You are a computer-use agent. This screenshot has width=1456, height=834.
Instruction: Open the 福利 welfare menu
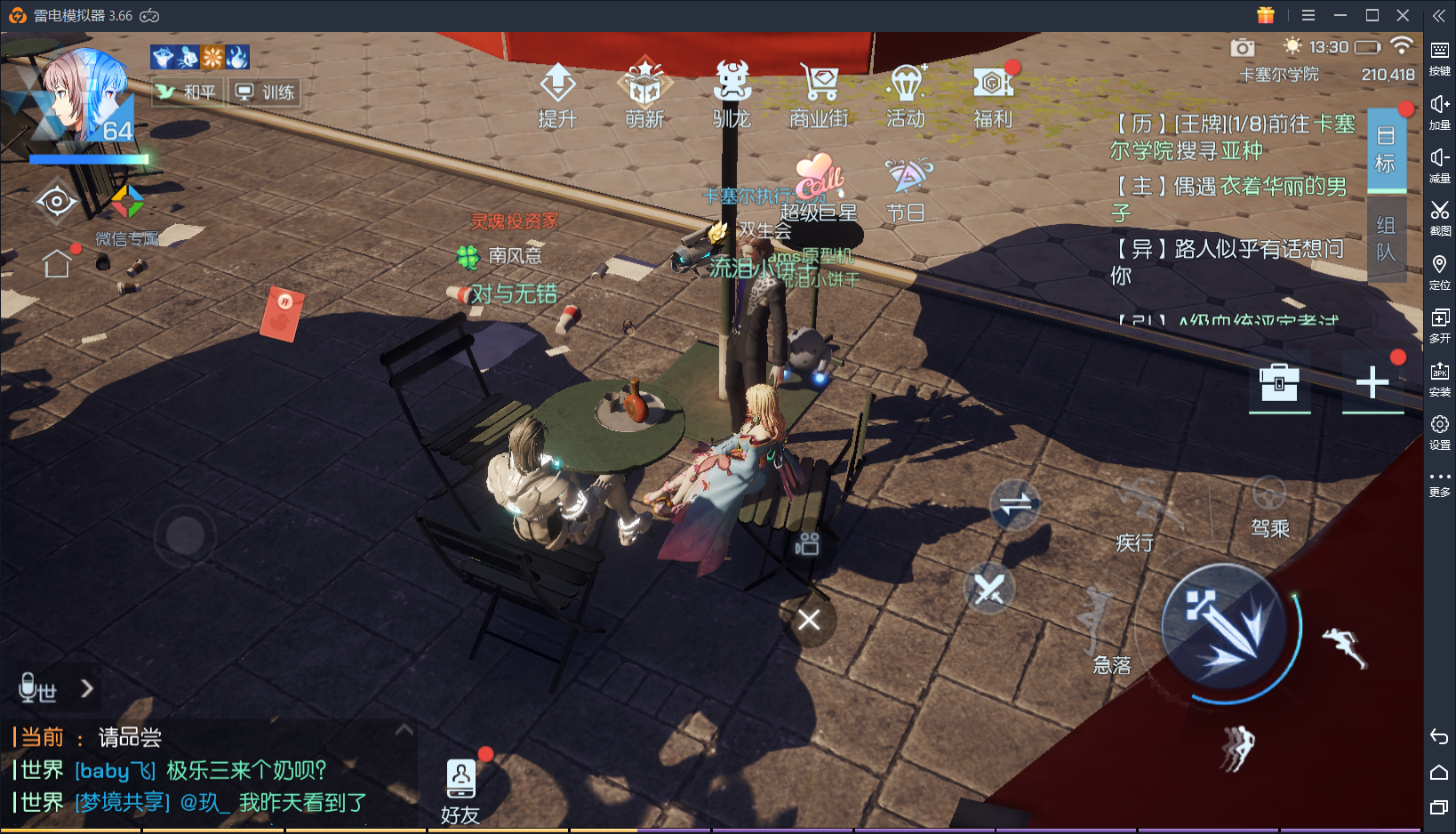993,94
